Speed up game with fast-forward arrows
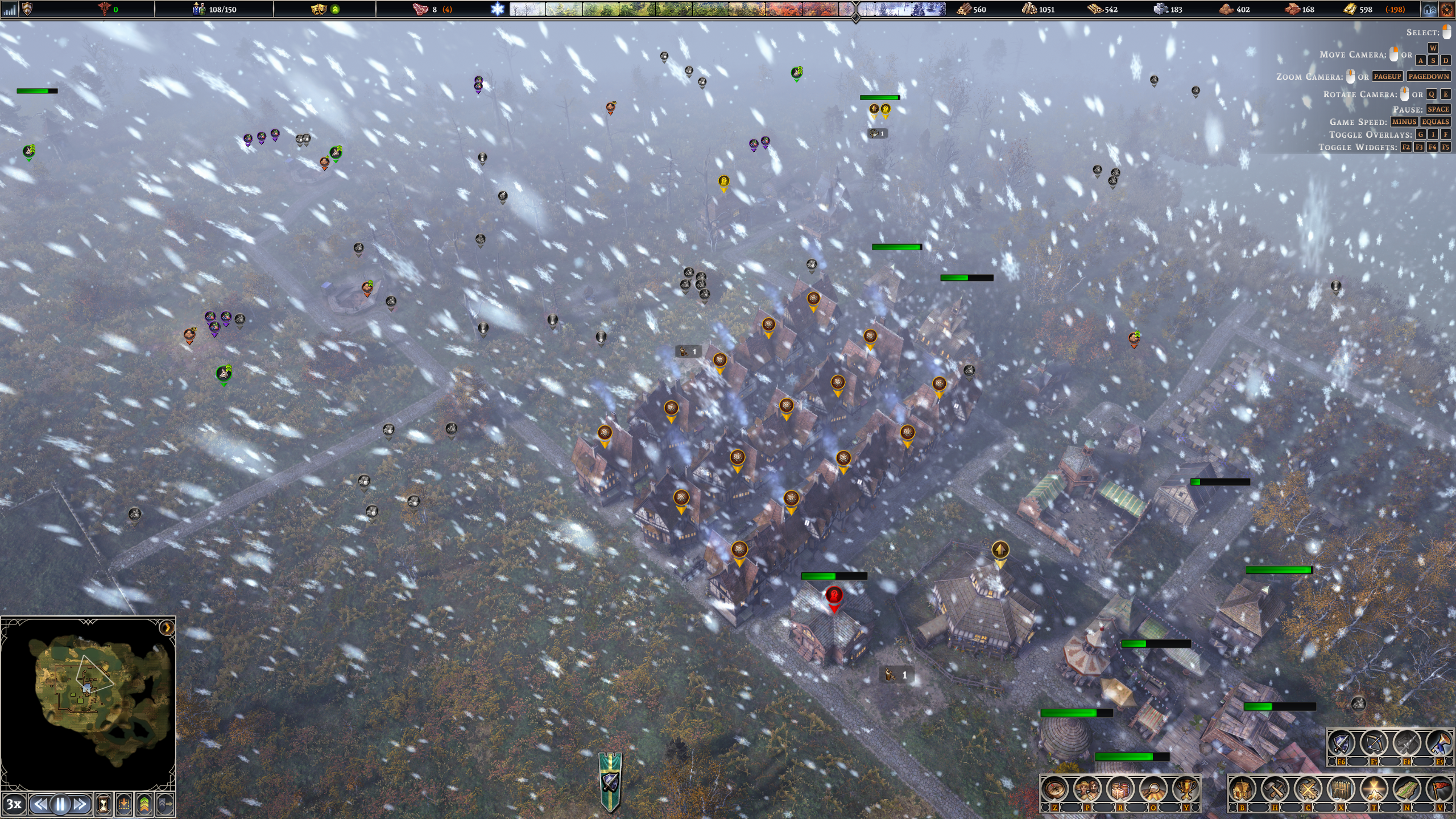This screenshot has height=819, width=1456. (80, 804)
